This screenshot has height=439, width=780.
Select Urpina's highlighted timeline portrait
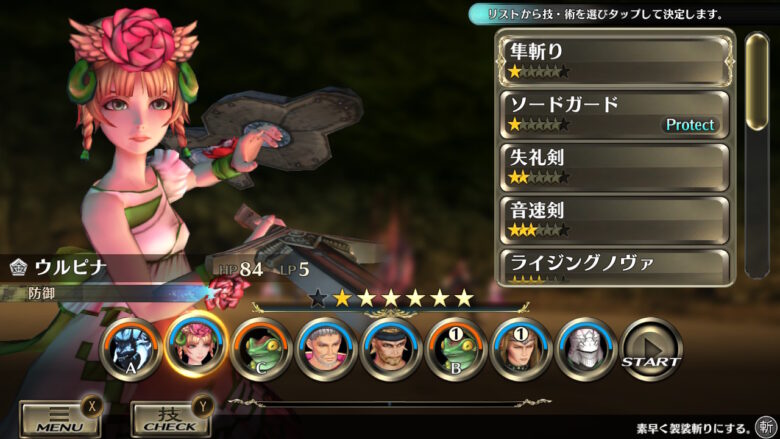pyautogui.click(x=196, y=346)
